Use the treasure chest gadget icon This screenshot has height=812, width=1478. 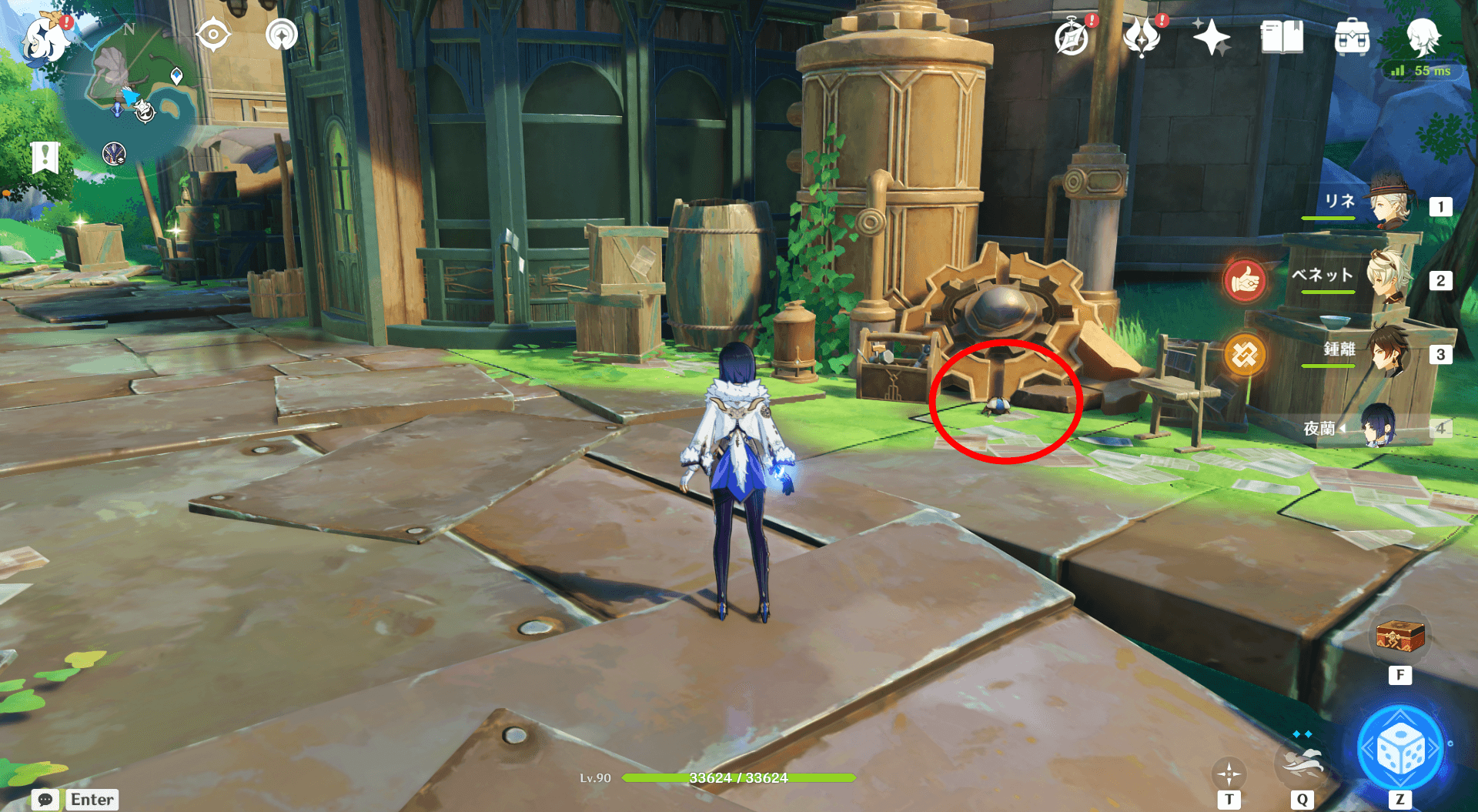[x=1399, y=636]
